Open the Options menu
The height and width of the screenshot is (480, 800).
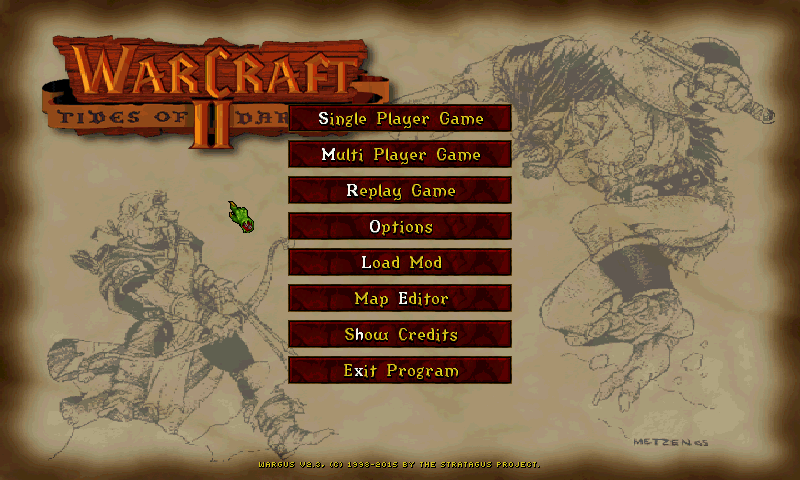click(x=400, y=227)
